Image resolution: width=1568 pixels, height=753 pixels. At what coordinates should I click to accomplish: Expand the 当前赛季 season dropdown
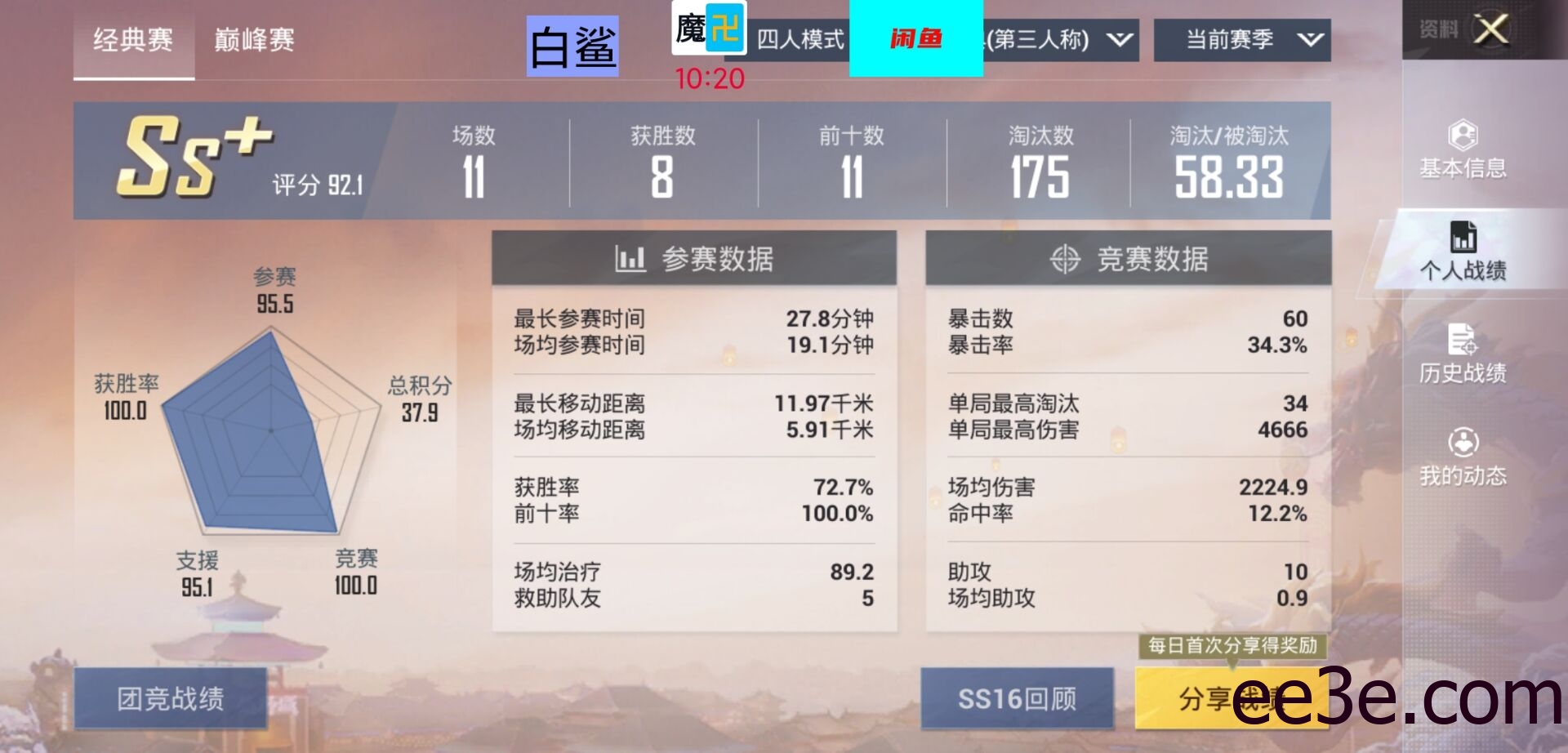pos(1241,38)
